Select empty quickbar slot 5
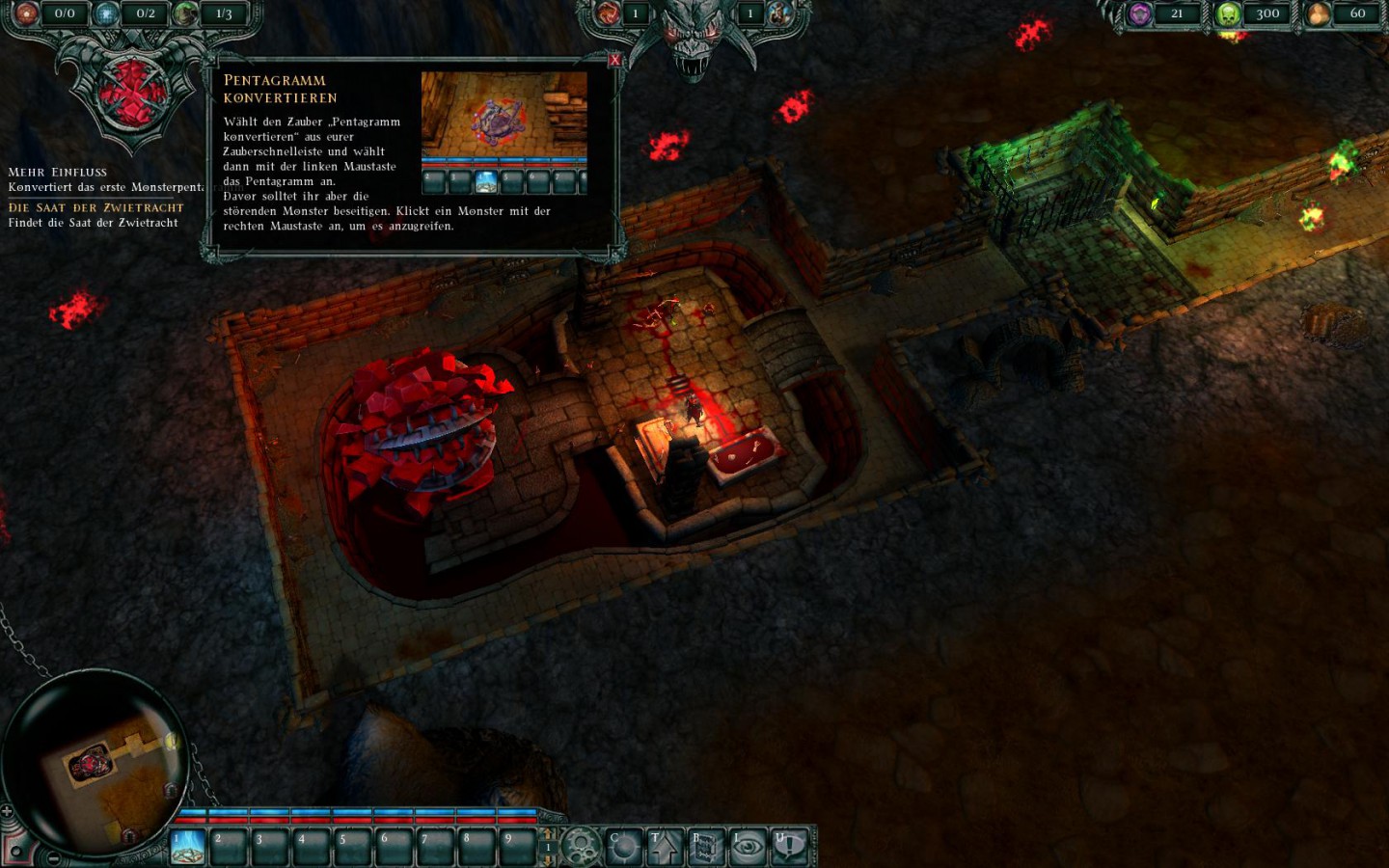 coord(354,846)
